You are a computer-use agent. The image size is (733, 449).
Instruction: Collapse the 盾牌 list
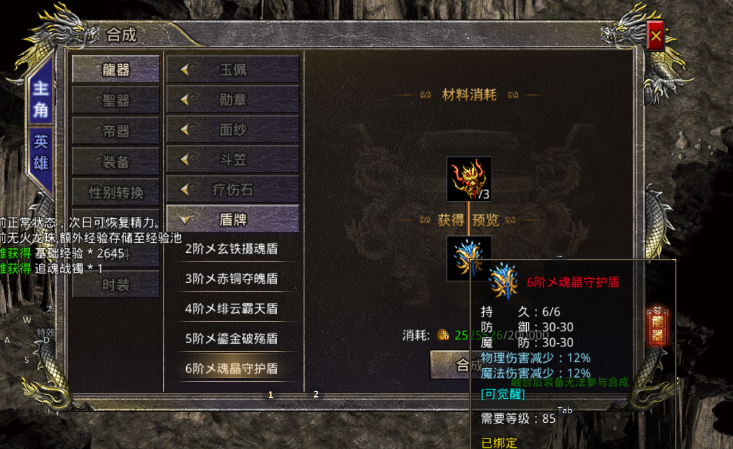(x=232, y=218)
